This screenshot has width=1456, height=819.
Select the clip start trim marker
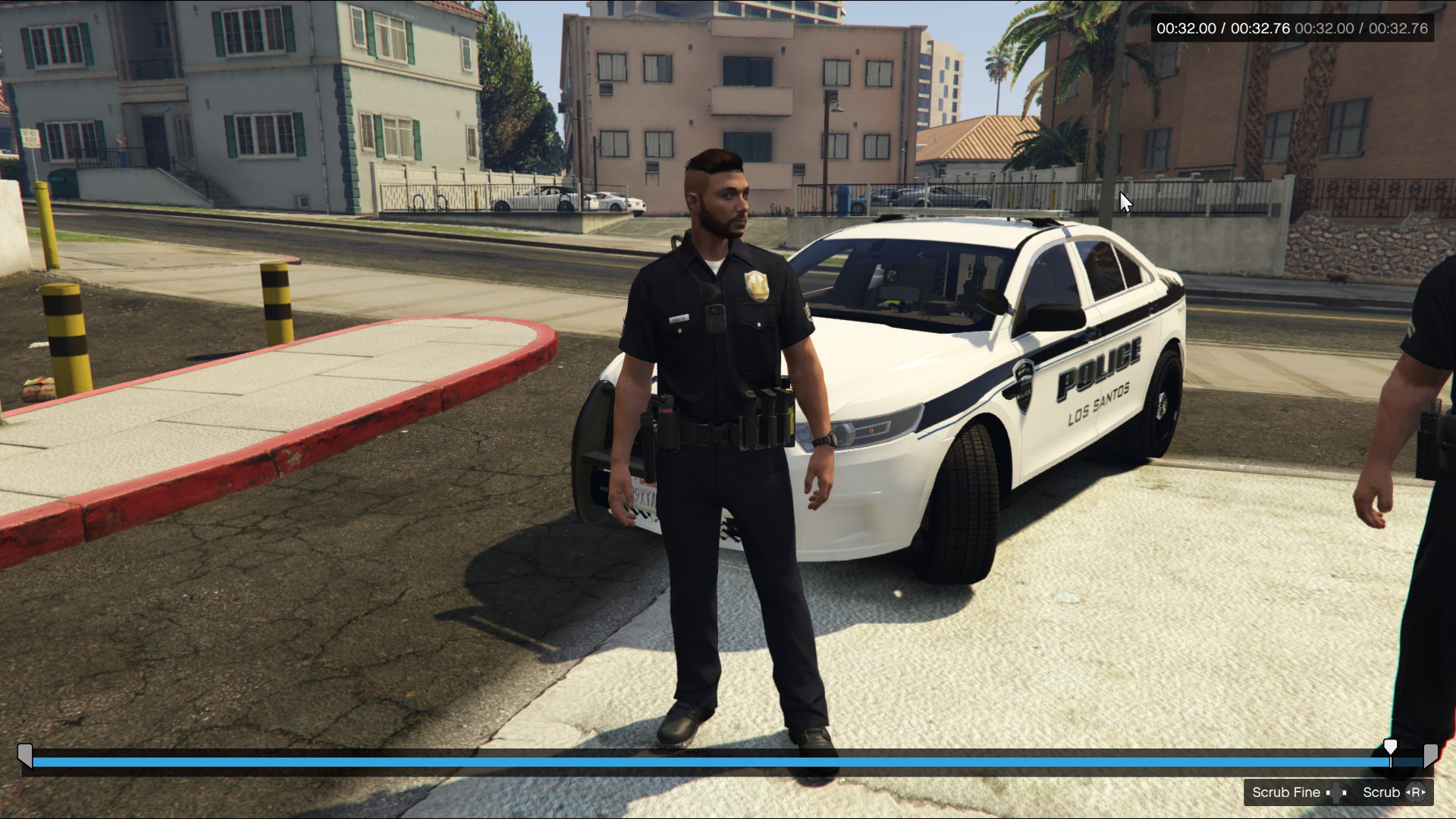[25, 756]
